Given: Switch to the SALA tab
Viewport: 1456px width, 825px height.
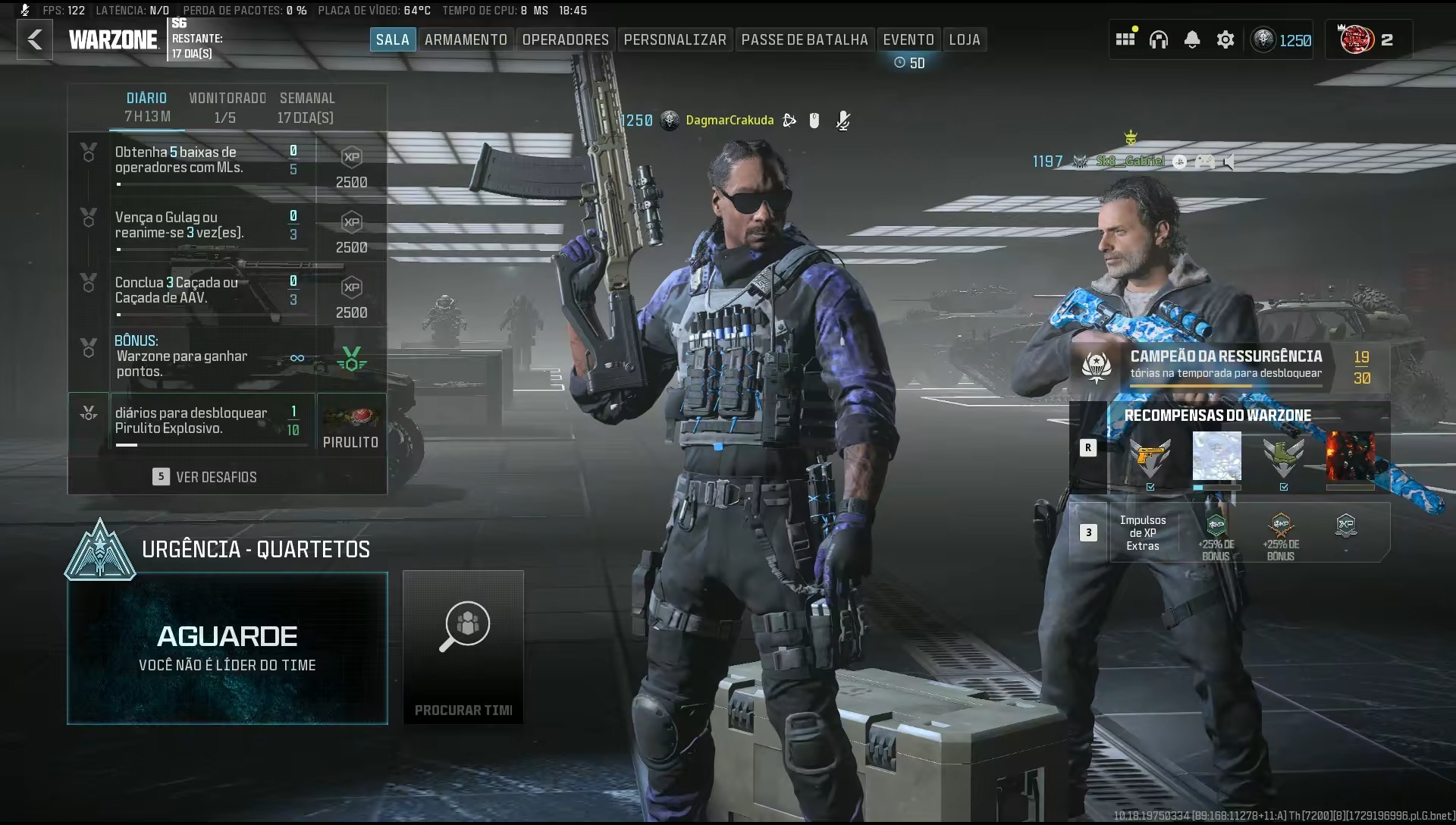Looking at the screenshot, I should [x=392, y=39].
